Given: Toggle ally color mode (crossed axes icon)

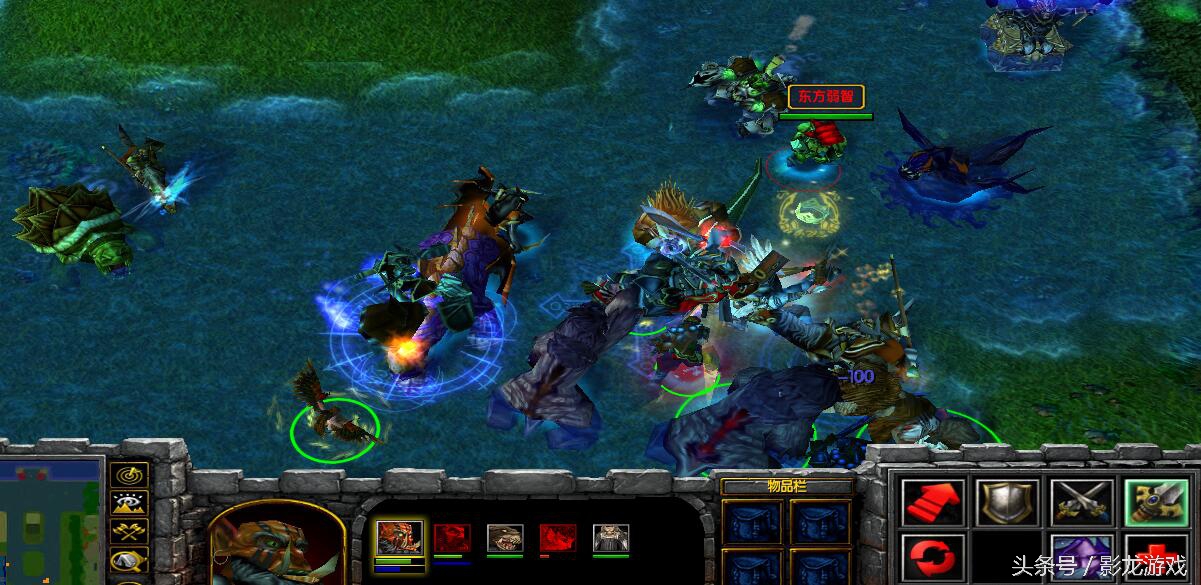Looking at the screenshot, I should 130,531.
